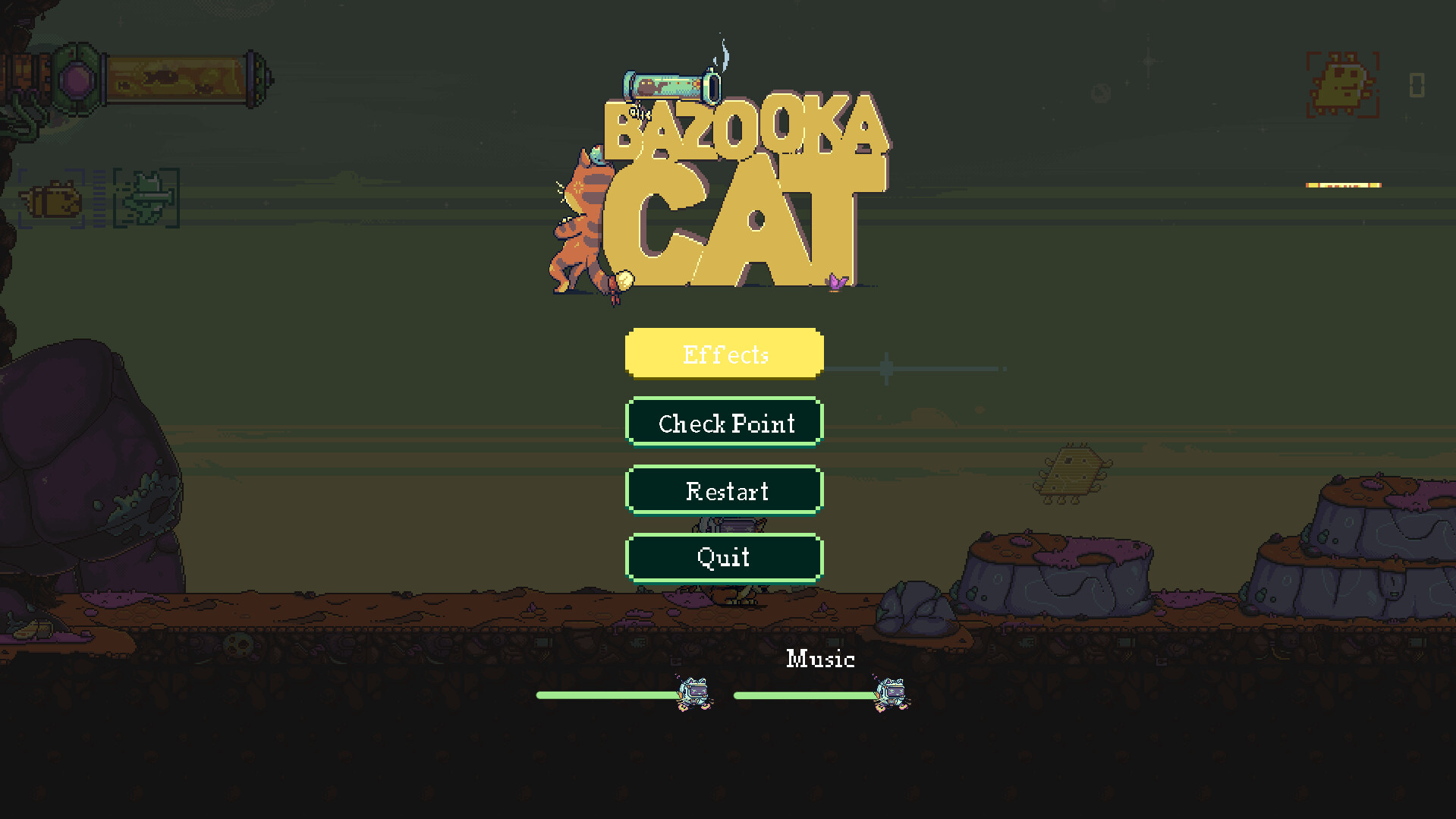Select the highlighted Effects menu entry
The height and width of the screenshot is (819, 1456).
pyautogui.click(x=723, y=353)
